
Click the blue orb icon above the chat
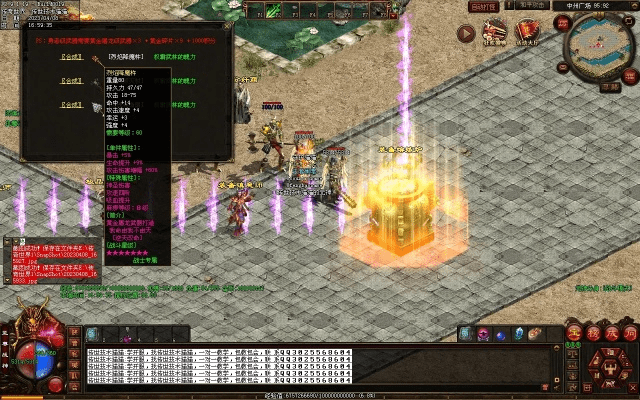(501, 334)
